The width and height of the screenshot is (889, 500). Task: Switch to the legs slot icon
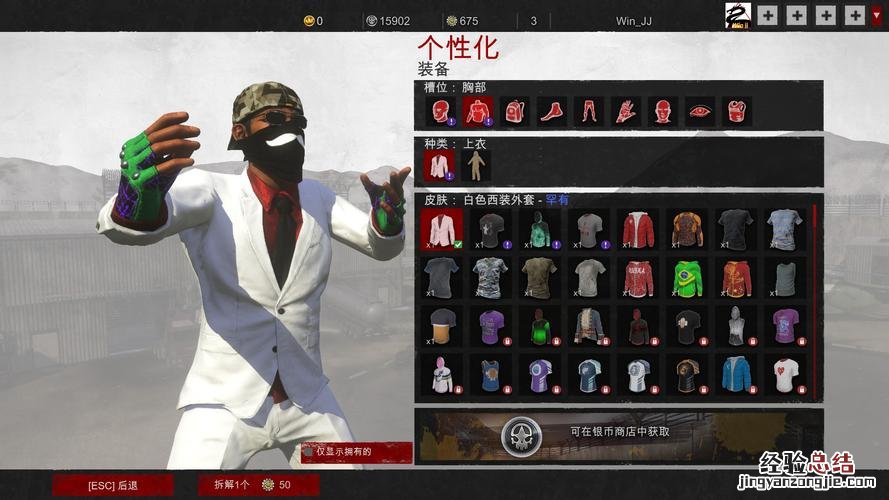click(x=590, y=111)
